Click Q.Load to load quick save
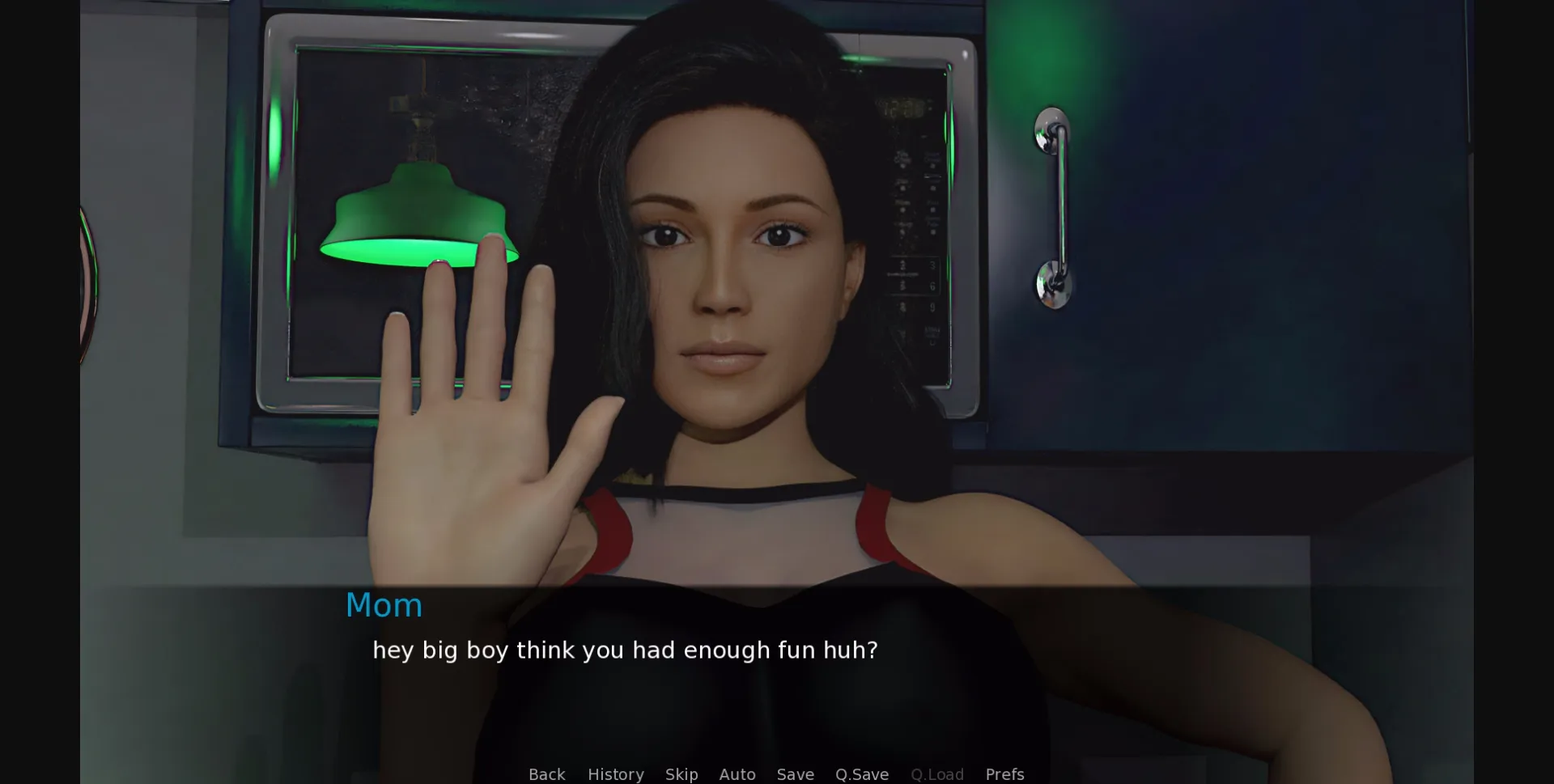 coord(936,774)
